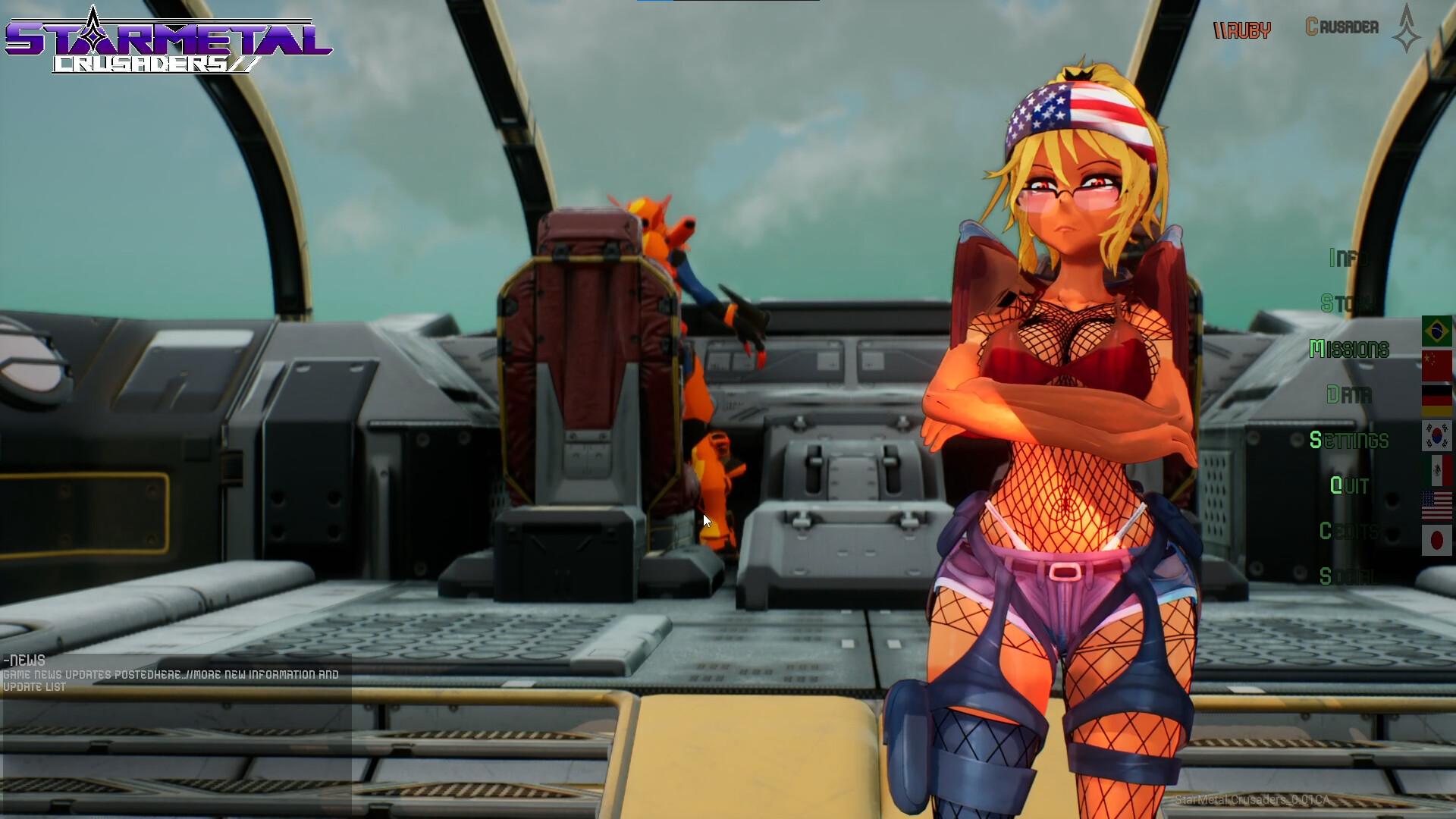The height and width of the screenshot is (819, 1456).
Task: Quit the game from the menu
Action: point(1349,486)
